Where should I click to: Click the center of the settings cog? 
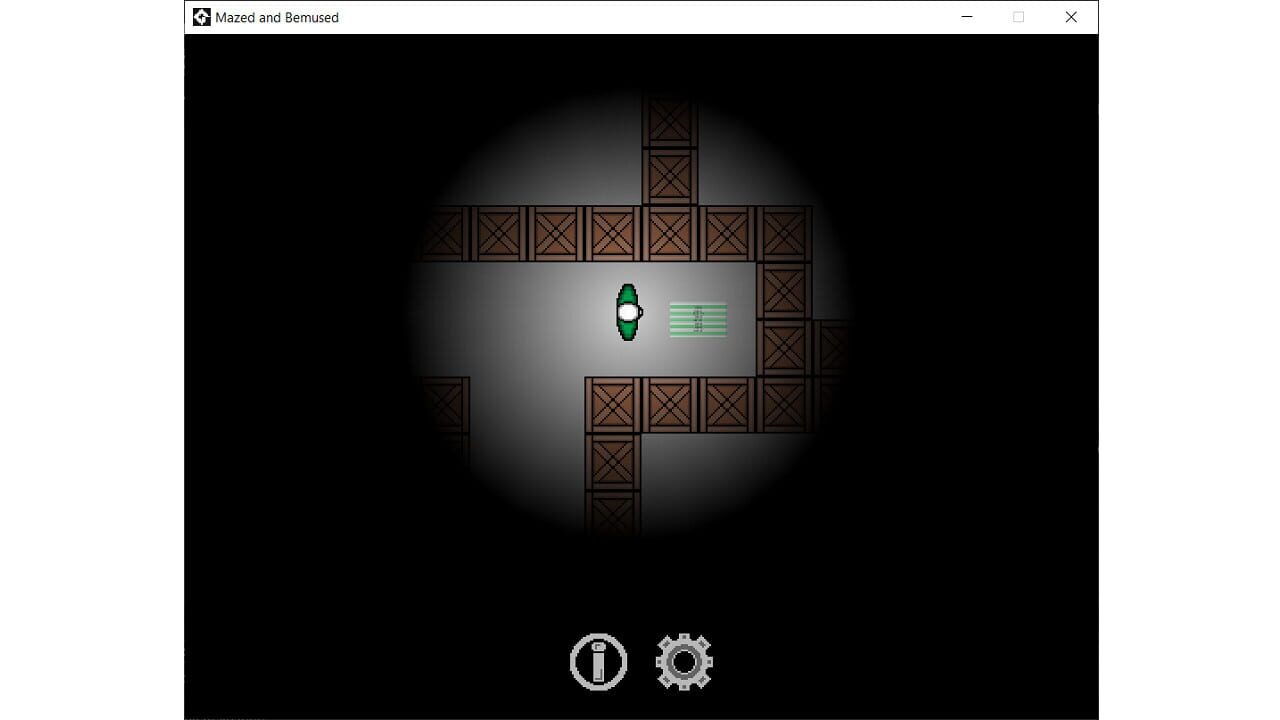pos(684,660)
